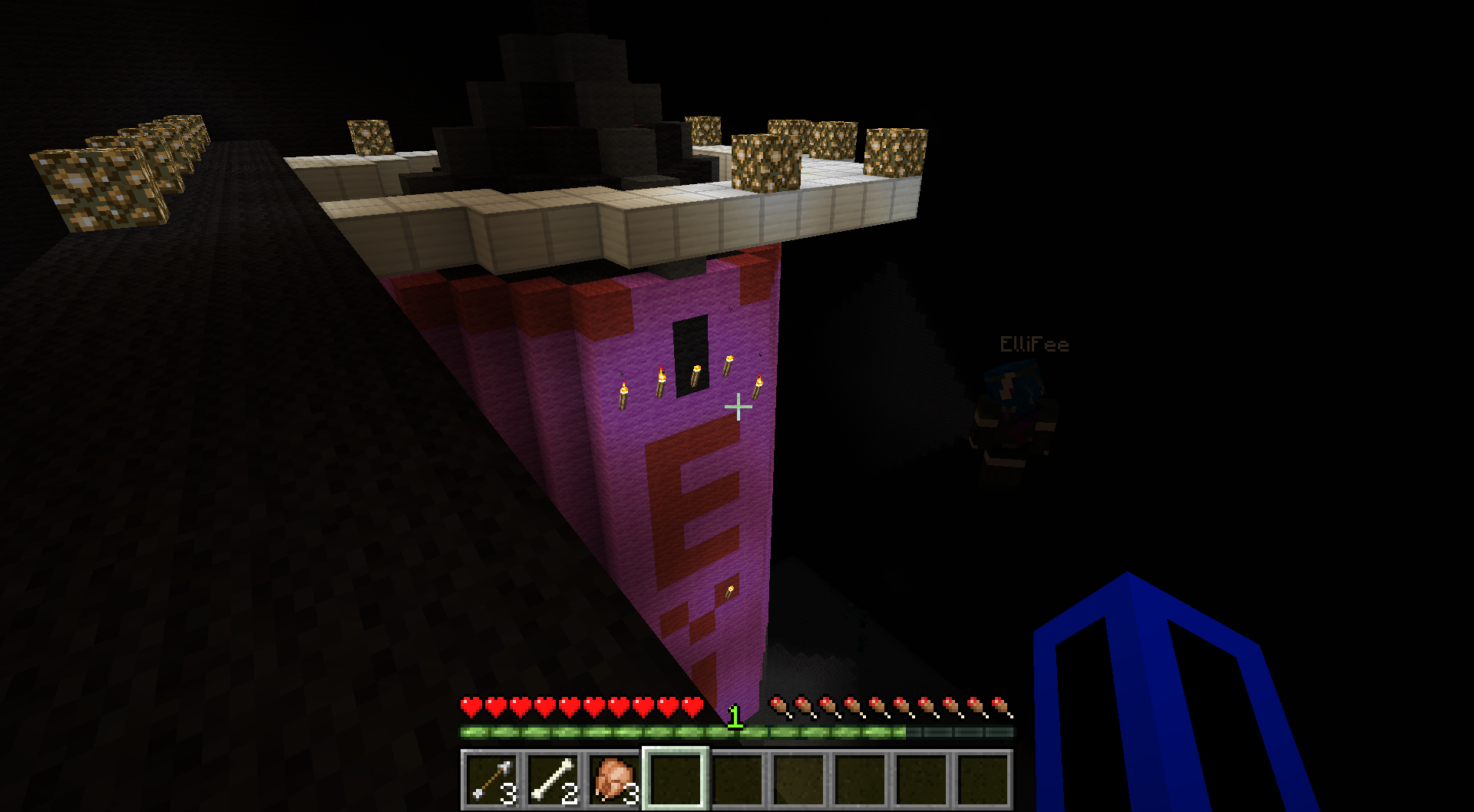Screen dimensions: 1474x812
Task: Select the bones hotbar slot
Action: click(553, 779)
